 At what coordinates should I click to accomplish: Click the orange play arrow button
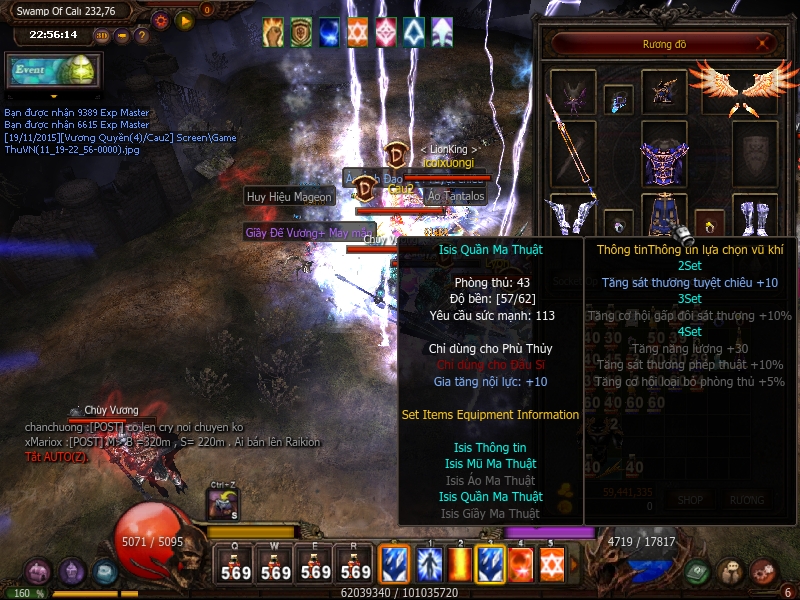(184, 19)
